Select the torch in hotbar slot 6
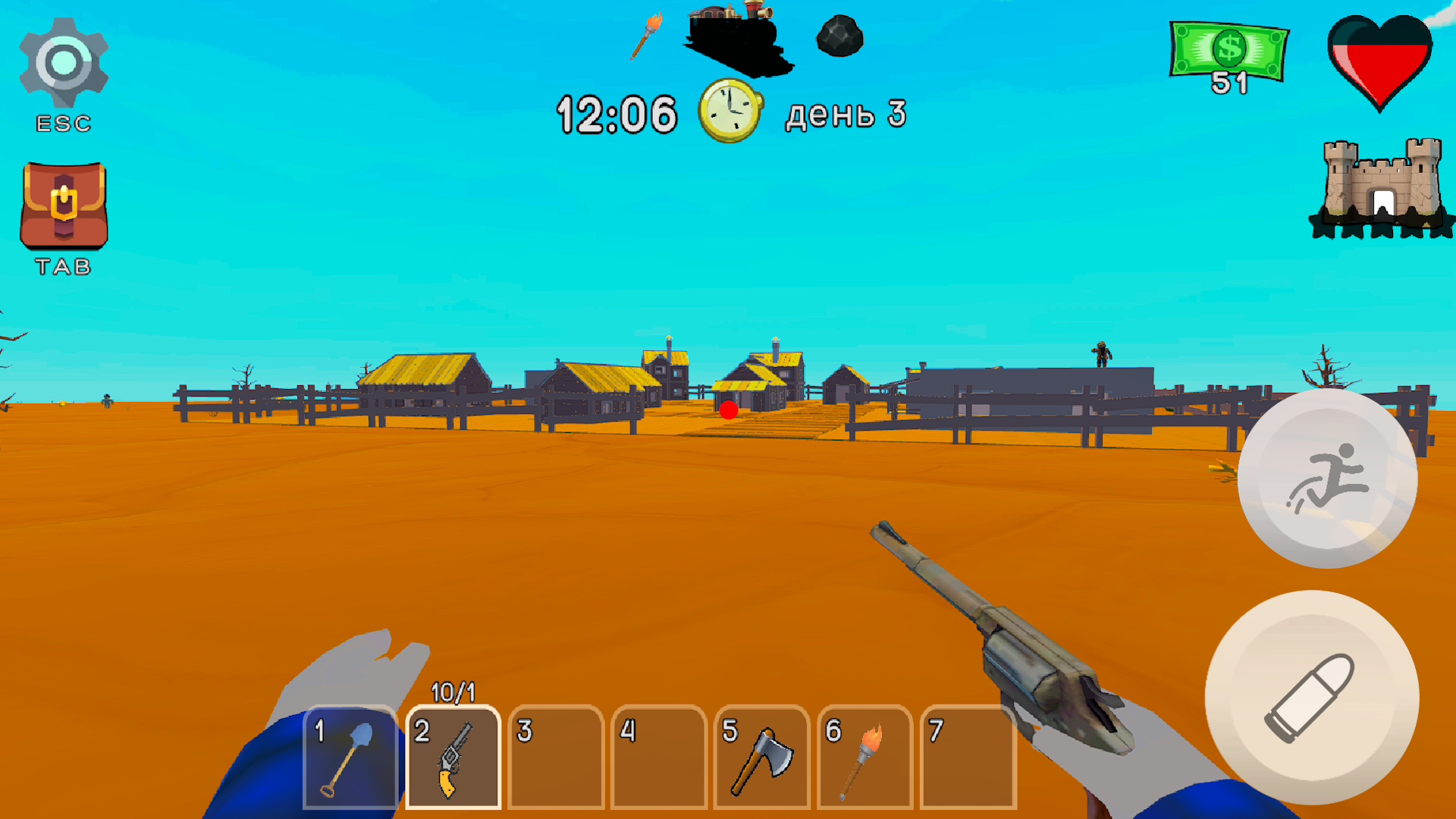Viewport: 1456px width, 819px height. (865, 758)
